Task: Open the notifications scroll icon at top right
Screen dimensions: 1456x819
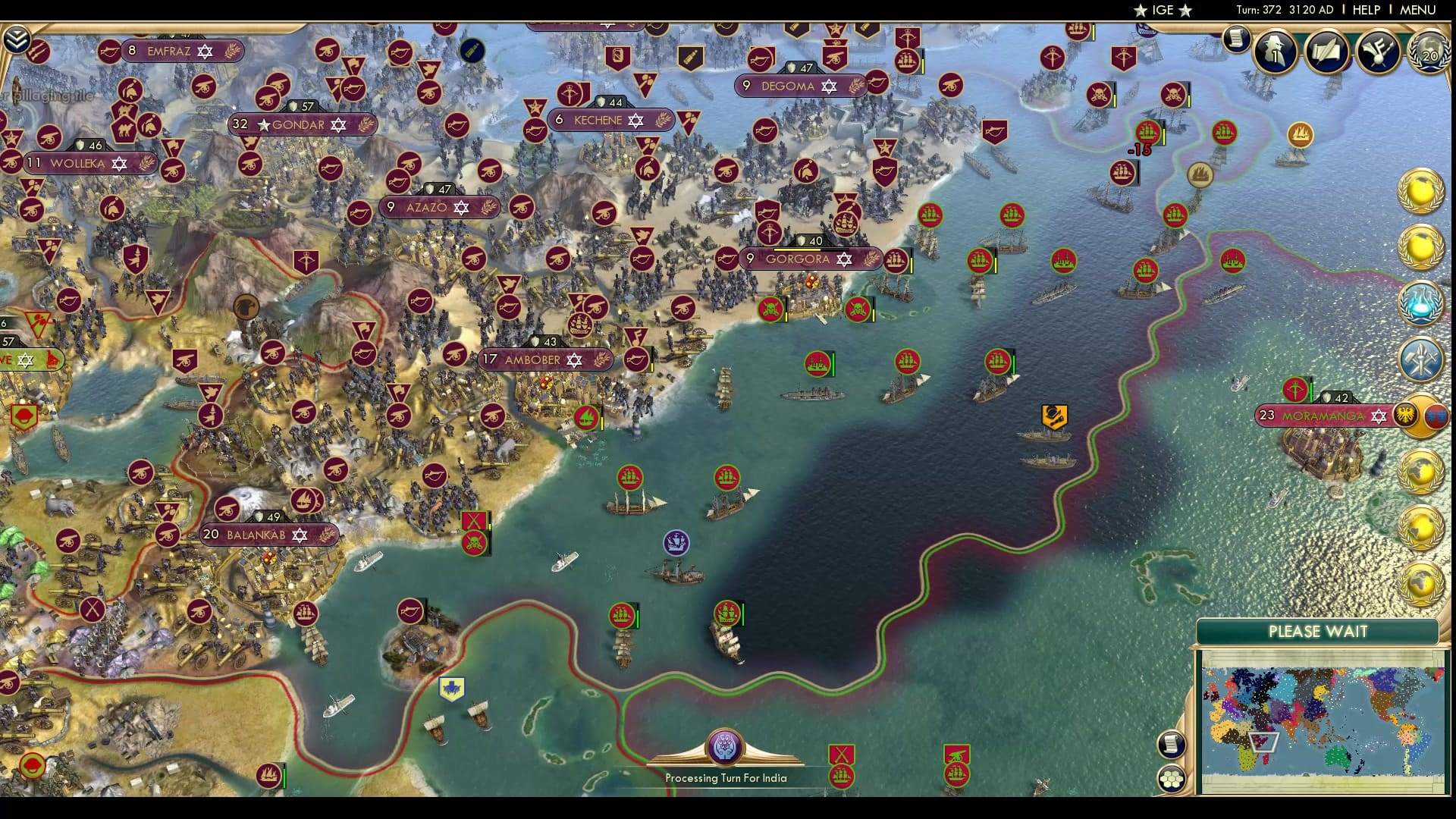Action: click(1237, 39)
